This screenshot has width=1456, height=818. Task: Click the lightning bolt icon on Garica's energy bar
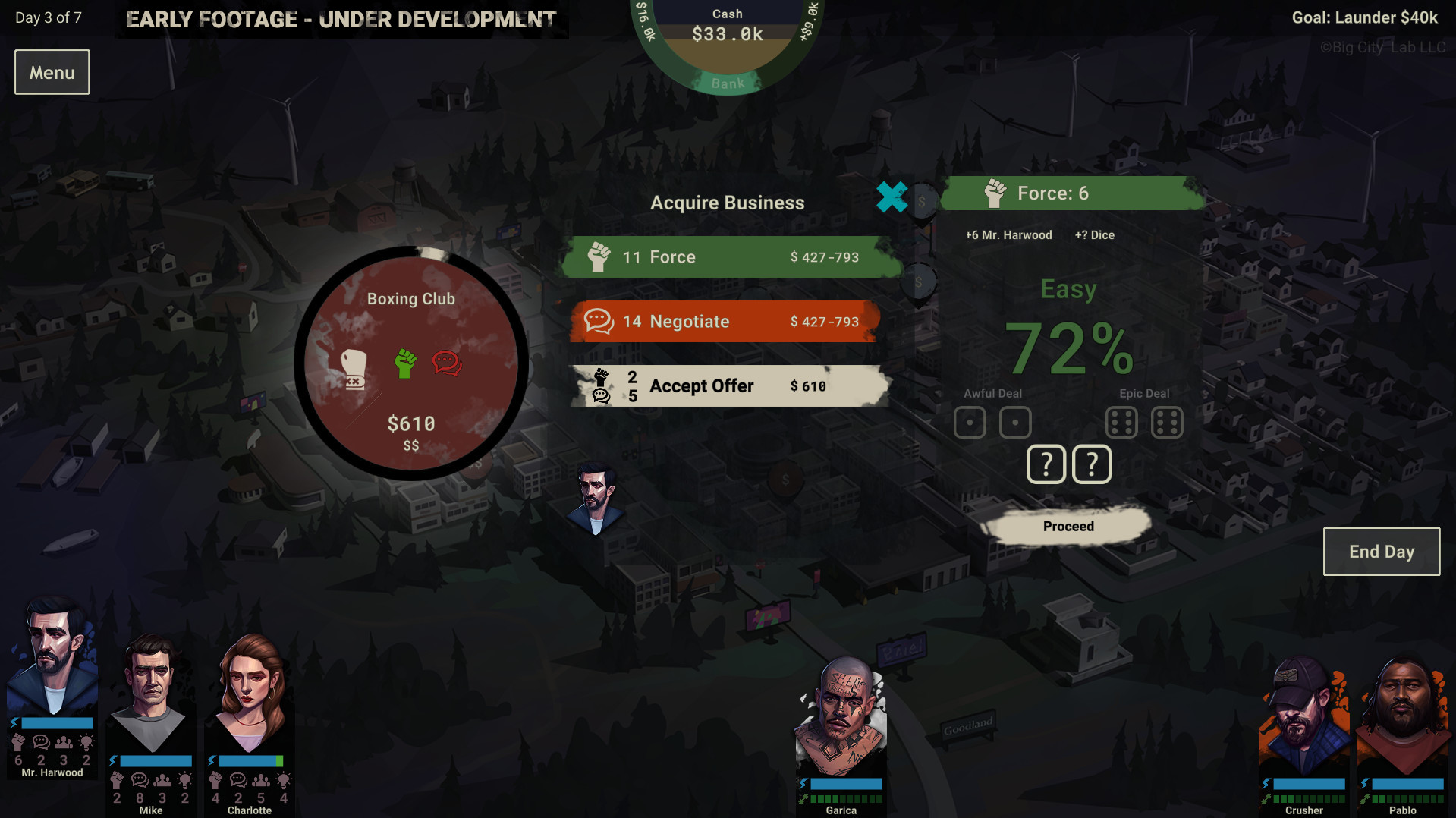pos(803,782)
